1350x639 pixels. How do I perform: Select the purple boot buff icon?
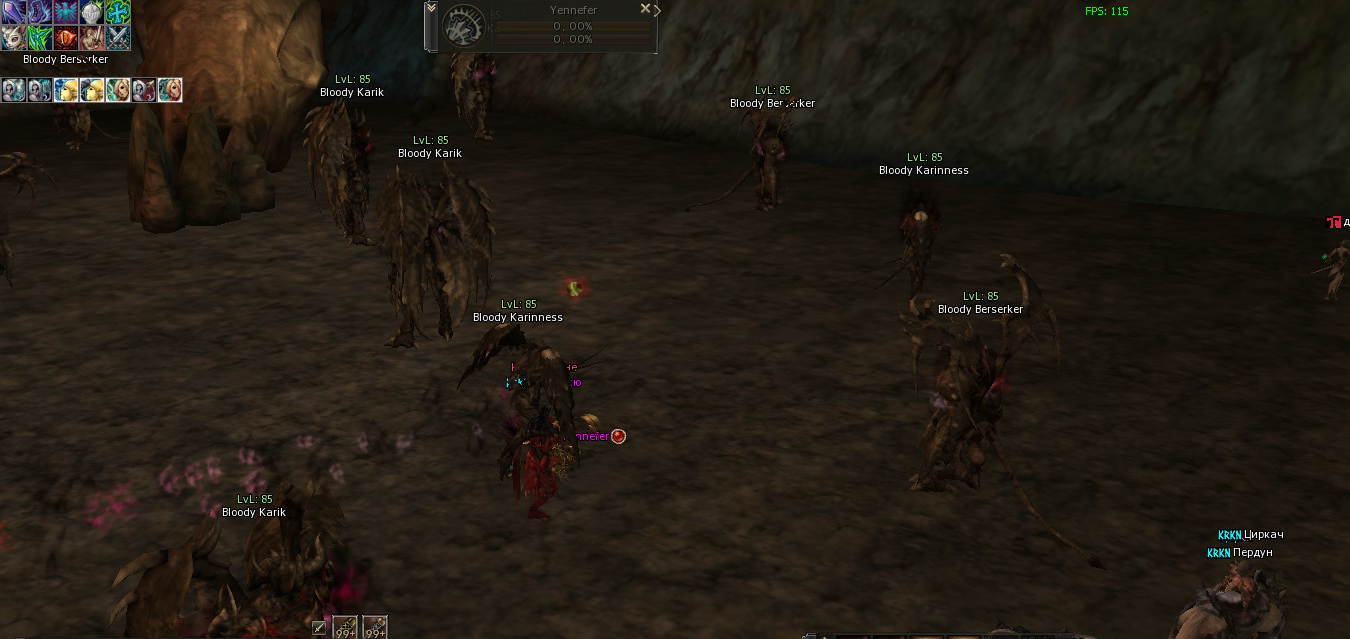[39, 12]
